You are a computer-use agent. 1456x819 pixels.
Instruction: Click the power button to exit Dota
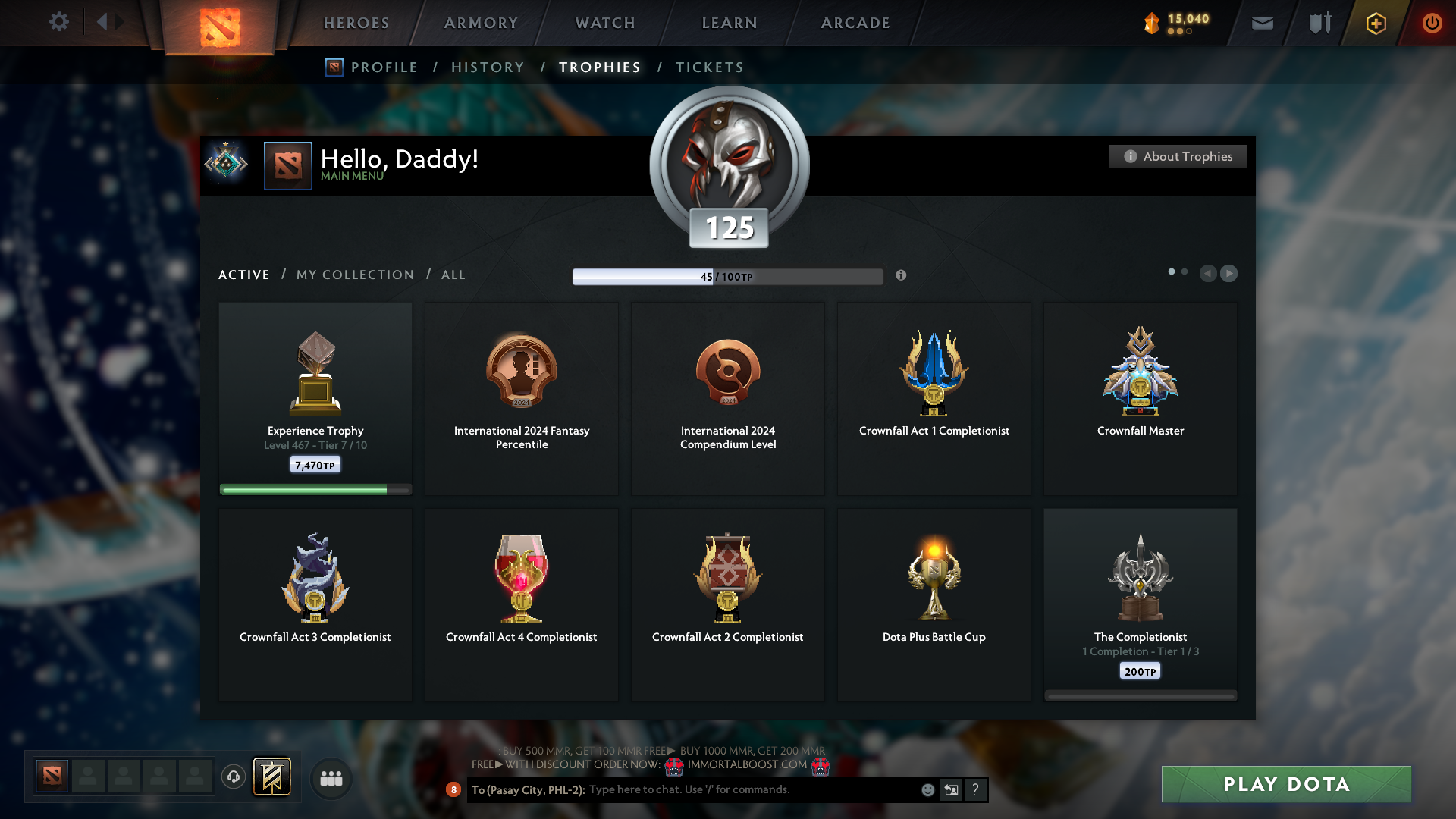[1432, 23]
